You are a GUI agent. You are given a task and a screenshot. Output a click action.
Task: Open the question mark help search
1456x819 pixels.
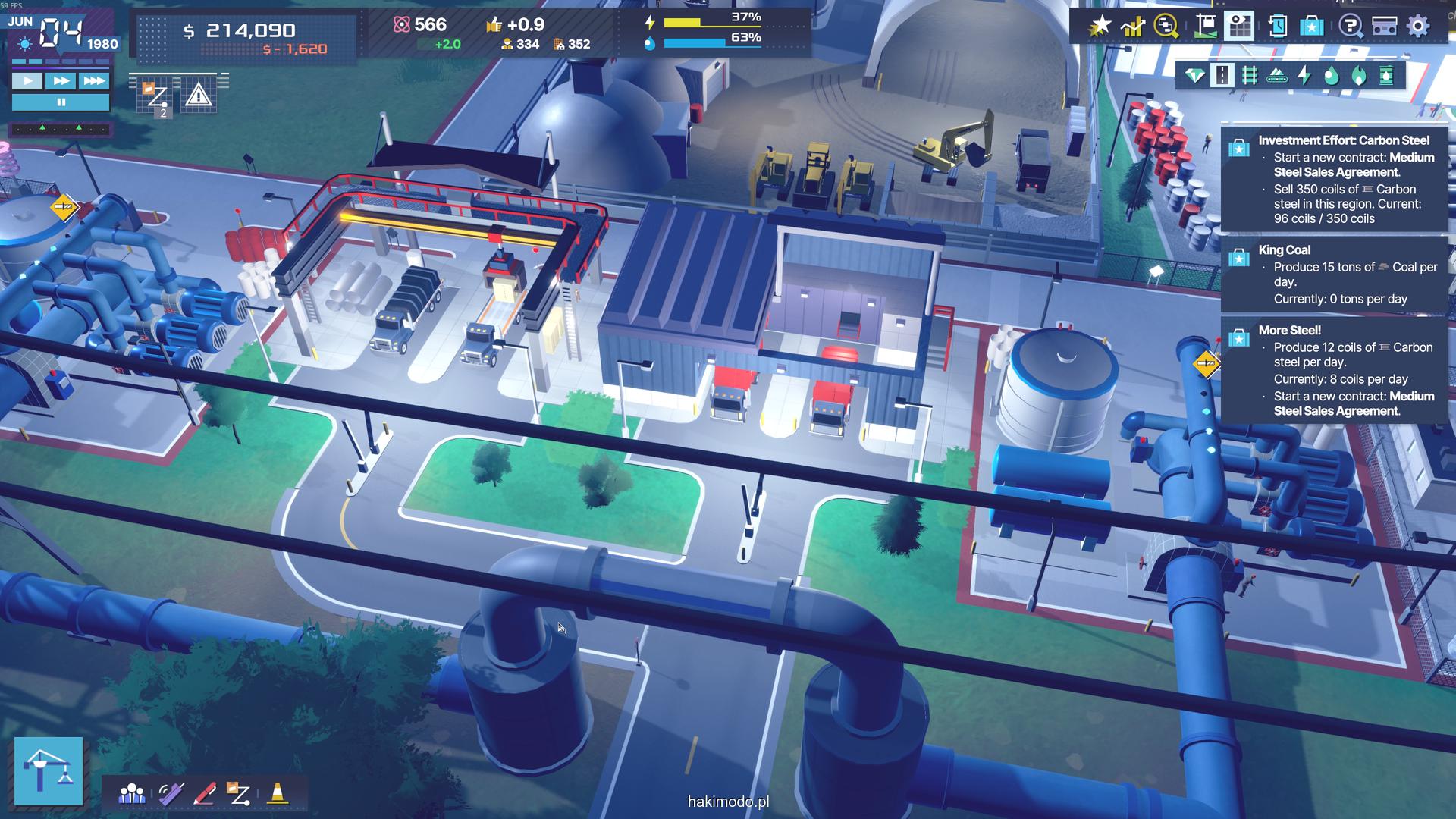[1350, 27]
